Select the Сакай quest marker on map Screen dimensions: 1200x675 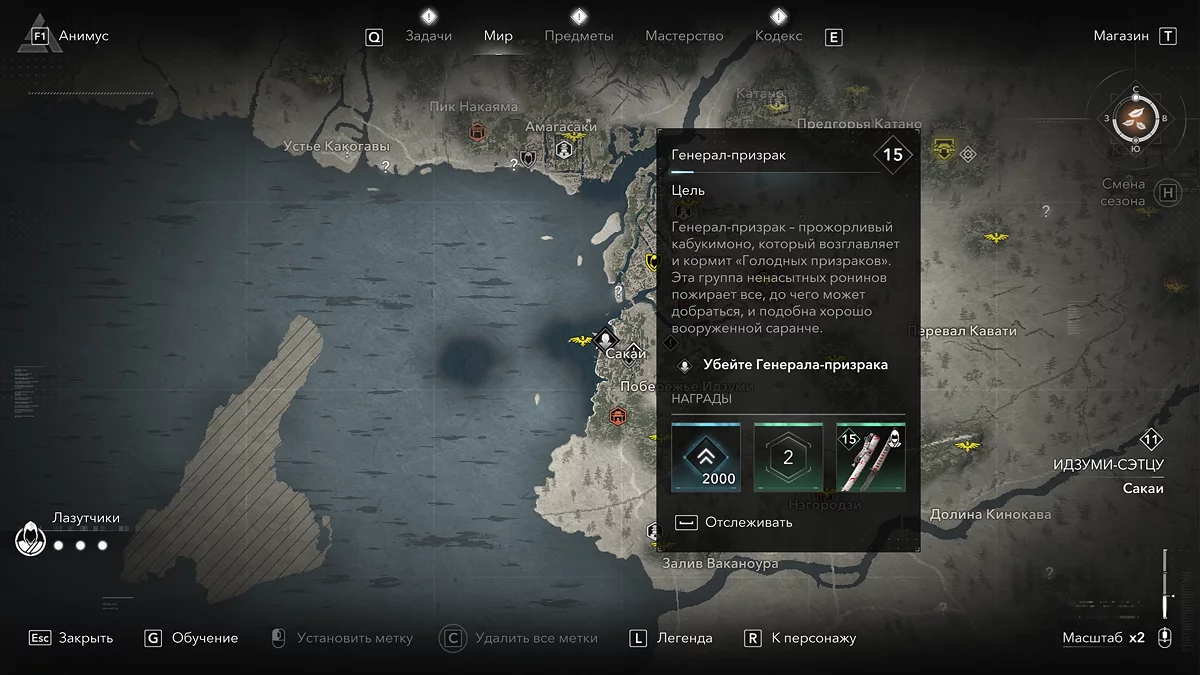tap(604, 339)
